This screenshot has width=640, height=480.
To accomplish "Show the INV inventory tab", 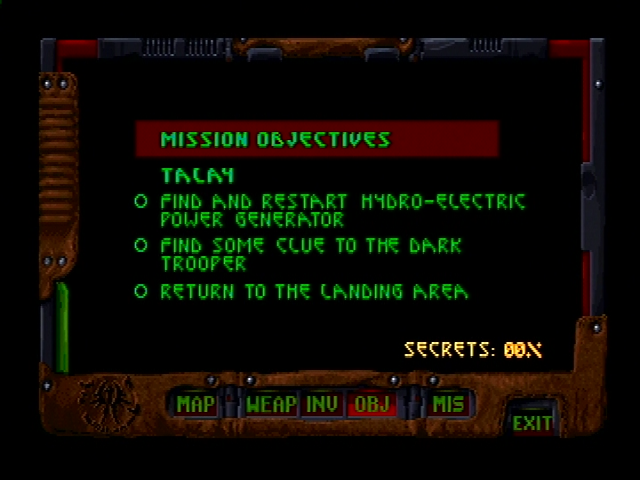I will 322,404.
